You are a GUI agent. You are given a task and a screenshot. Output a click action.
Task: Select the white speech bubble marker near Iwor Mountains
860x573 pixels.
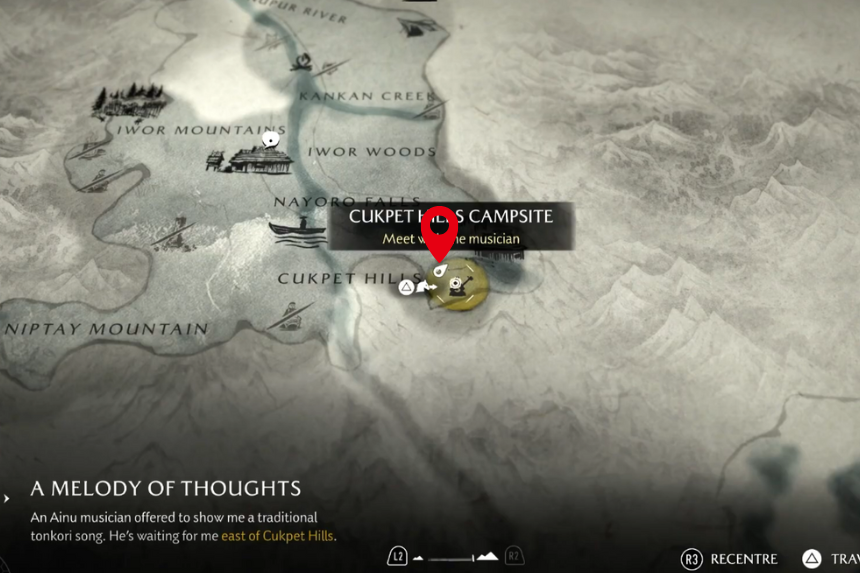268,142
